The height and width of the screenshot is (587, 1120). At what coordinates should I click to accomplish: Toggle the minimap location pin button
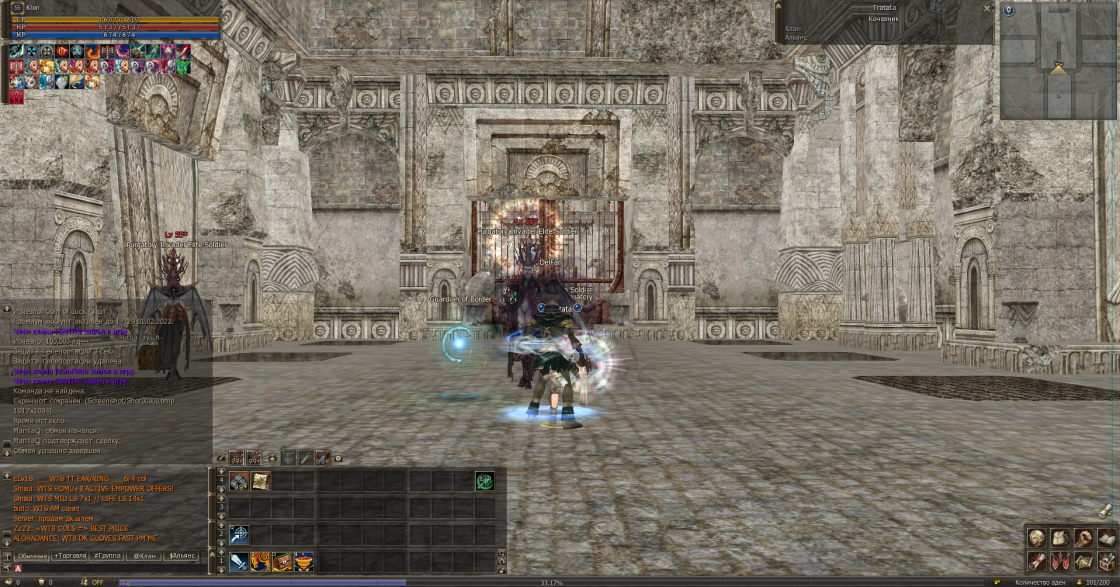(1009, 10)
